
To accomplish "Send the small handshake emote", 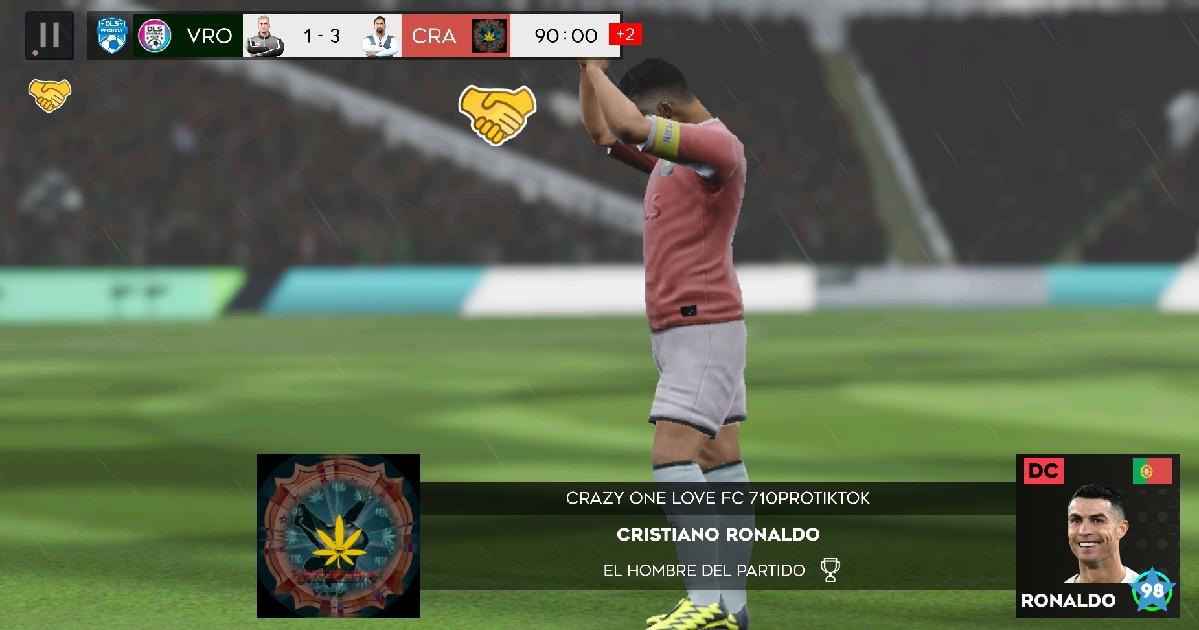I will [x=49, y=96].
